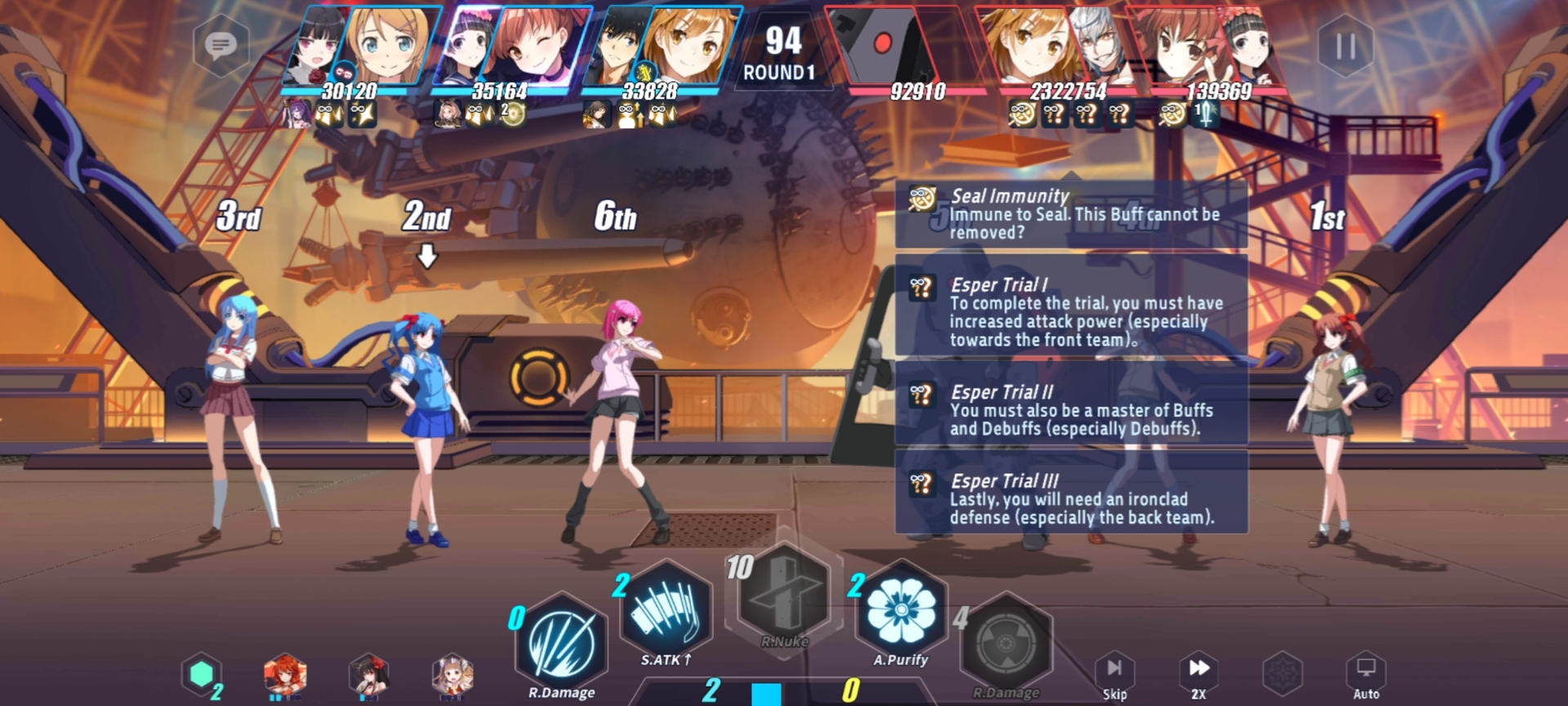Select the ally team portrait with 30120 HP

tap(359, 45)
